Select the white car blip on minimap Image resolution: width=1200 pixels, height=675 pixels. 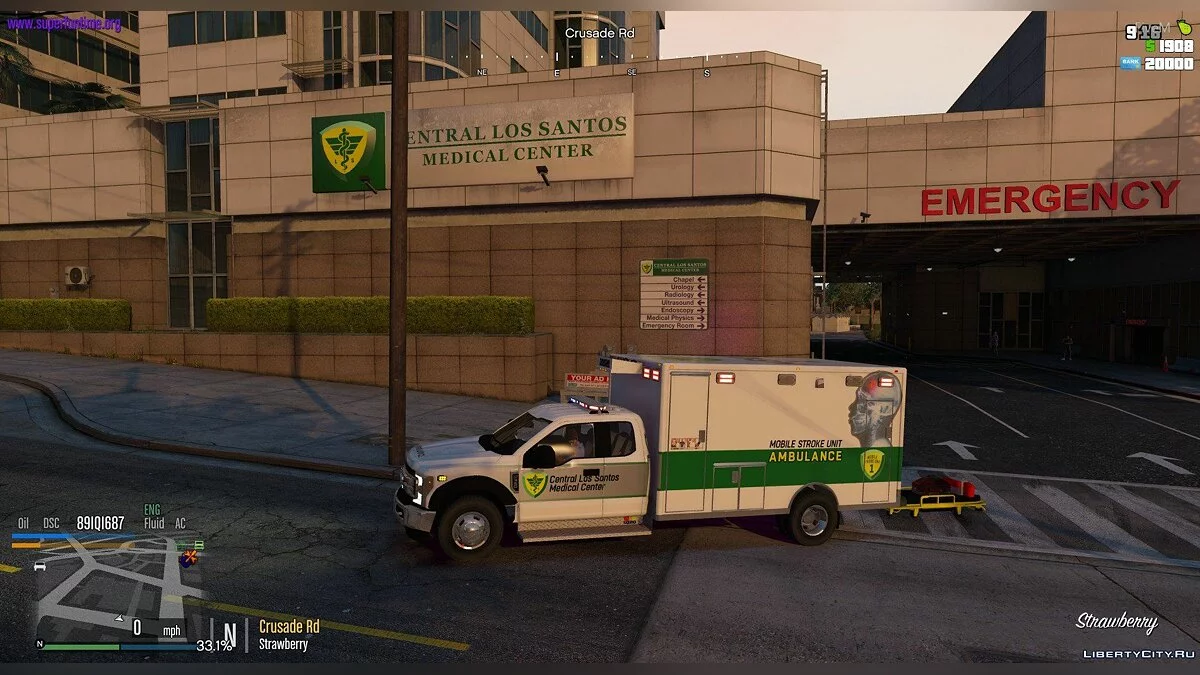tap(40, 566)
